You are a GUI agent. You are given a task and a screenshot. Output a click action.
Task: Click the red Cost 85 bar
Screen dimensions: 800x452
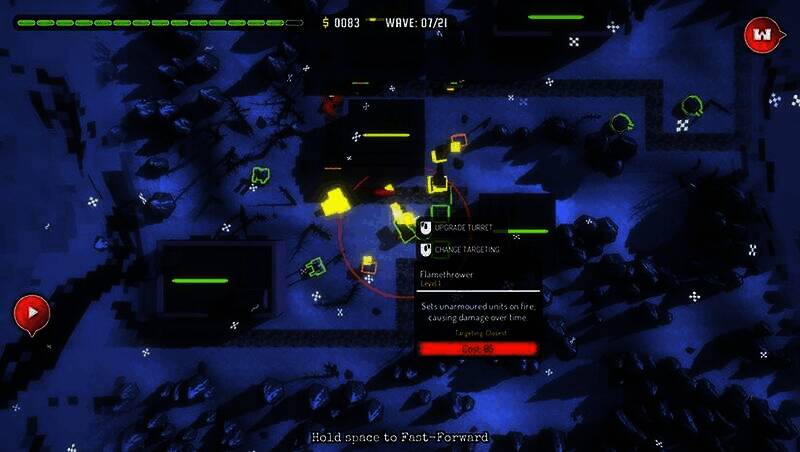[478, 349]
